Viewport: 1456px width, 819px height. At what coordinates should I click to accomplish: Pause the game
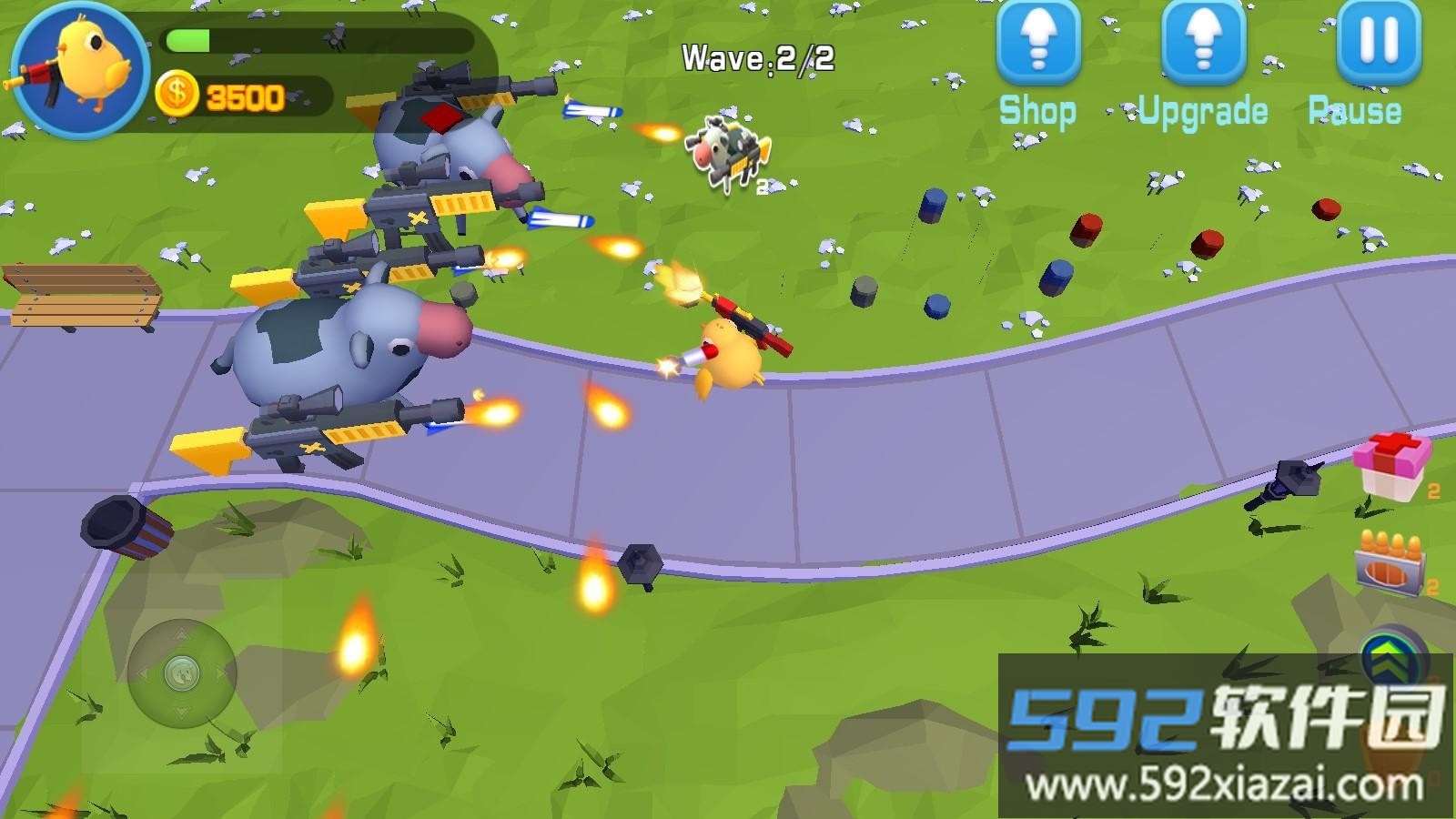[x=1378, y=44]
